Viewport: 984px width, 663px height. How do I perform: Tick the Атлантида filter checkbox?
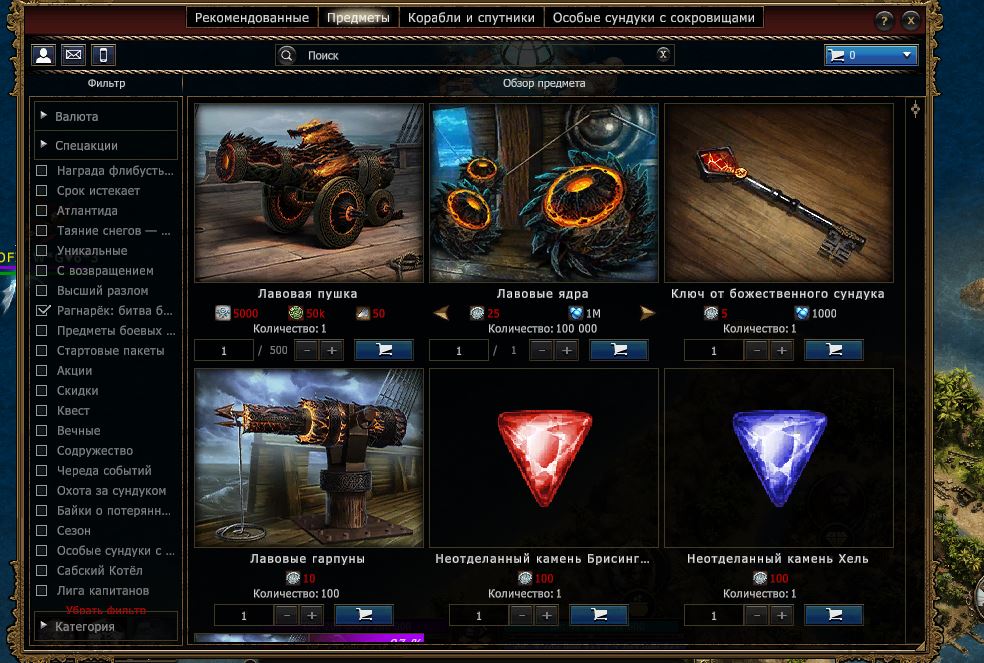tap(42, 211)
